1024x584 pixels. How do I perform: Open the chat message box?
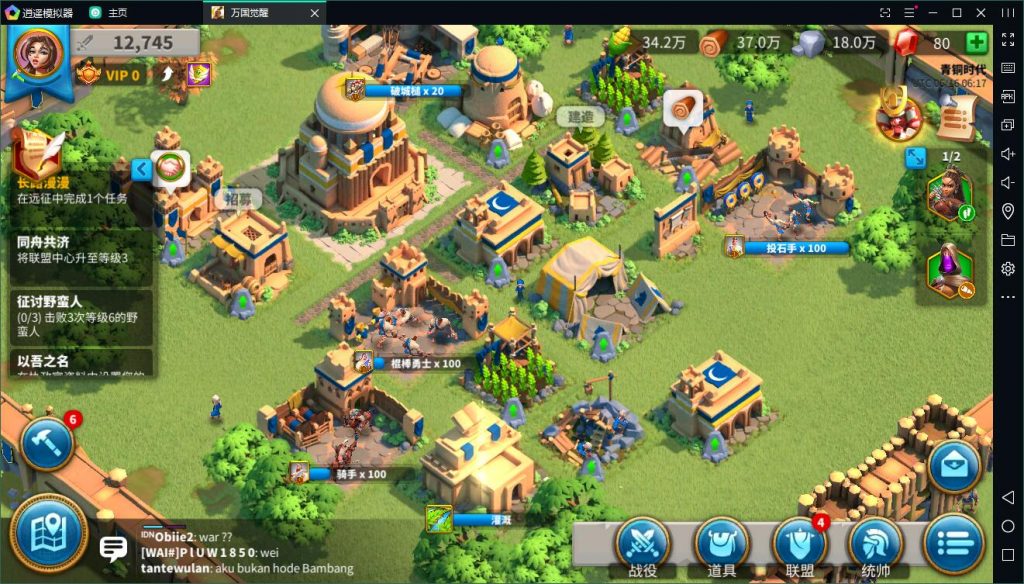pyautogui.click(x=113, y=547)
